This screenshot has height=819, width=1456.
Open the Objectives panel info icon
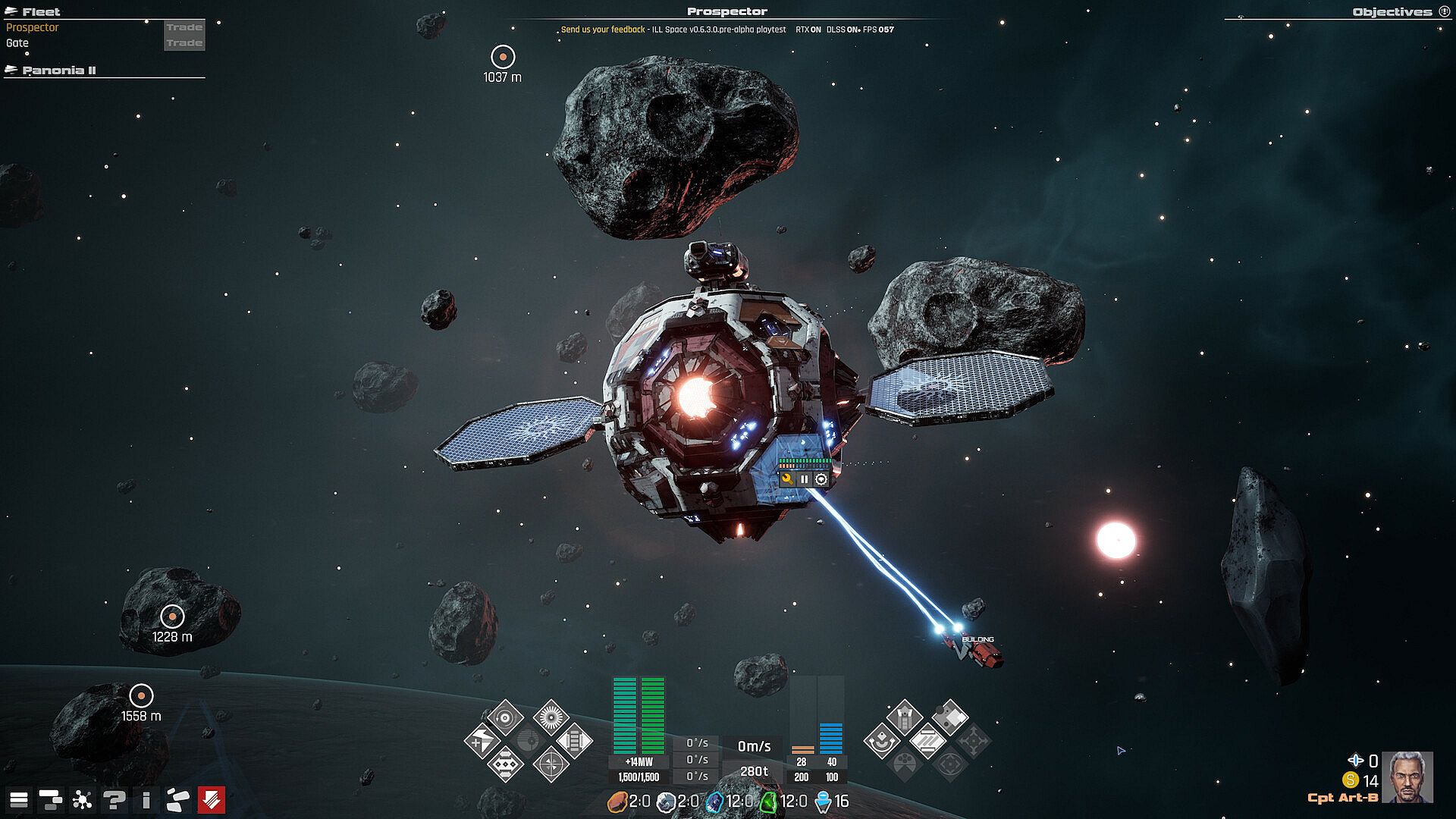[1444, 11]
